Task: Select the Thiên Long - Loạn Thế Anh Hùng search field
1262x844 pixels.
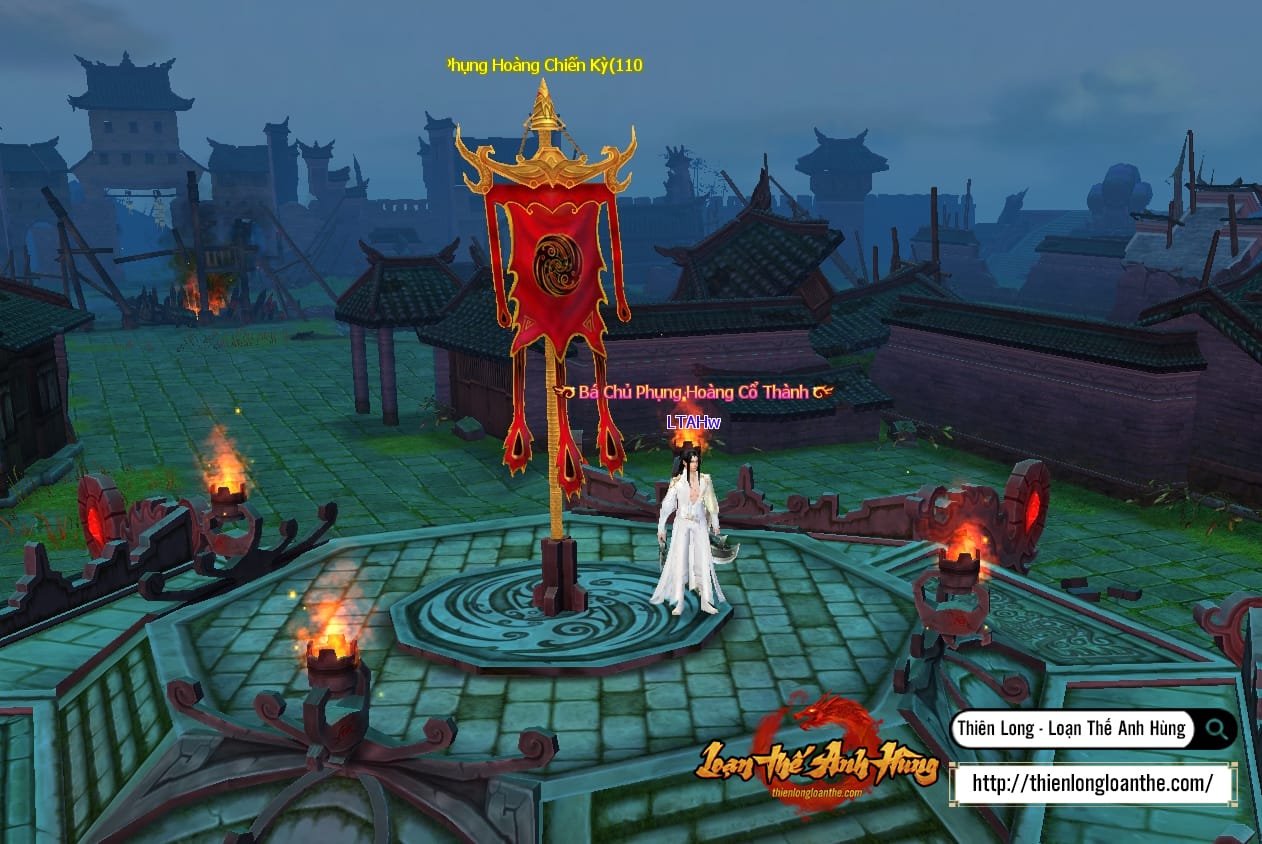Action: click(x=1071, y=728)
